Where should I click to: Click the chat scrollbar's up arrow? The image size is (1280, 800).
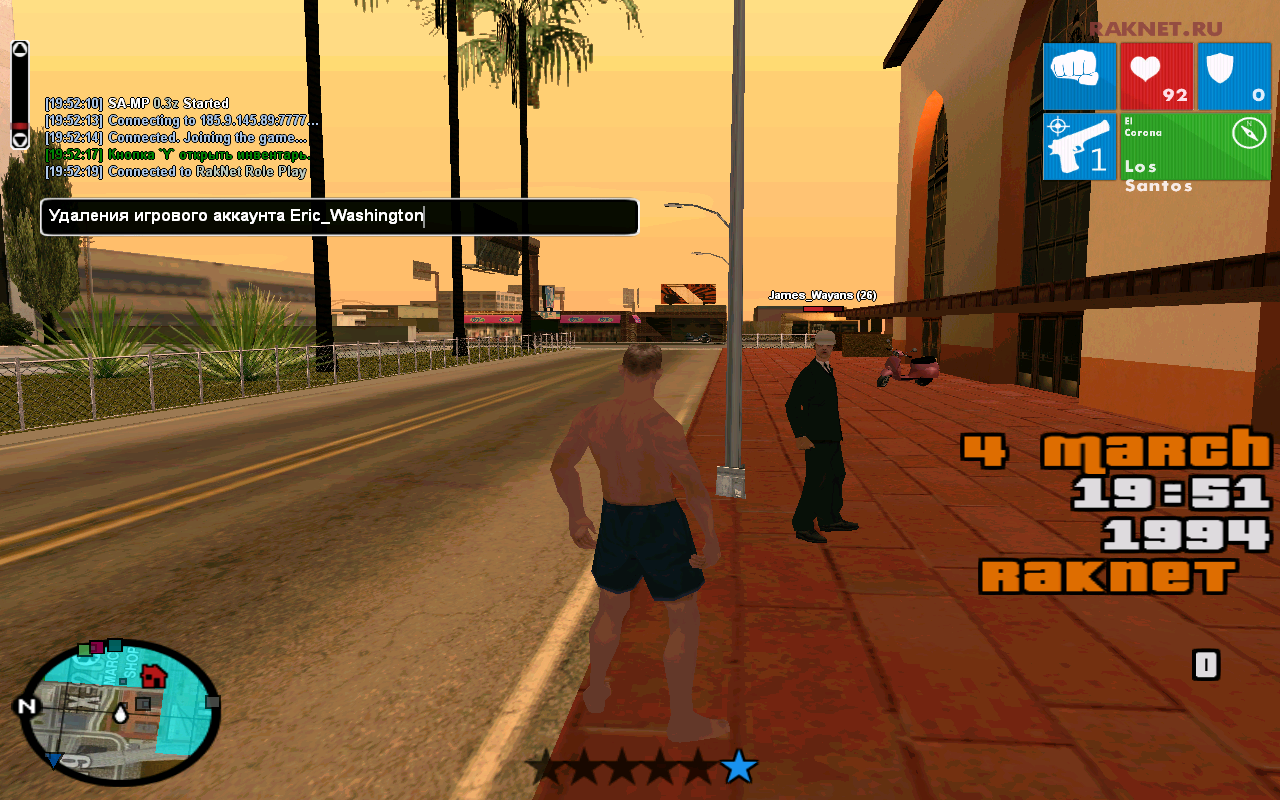[19, 49]
